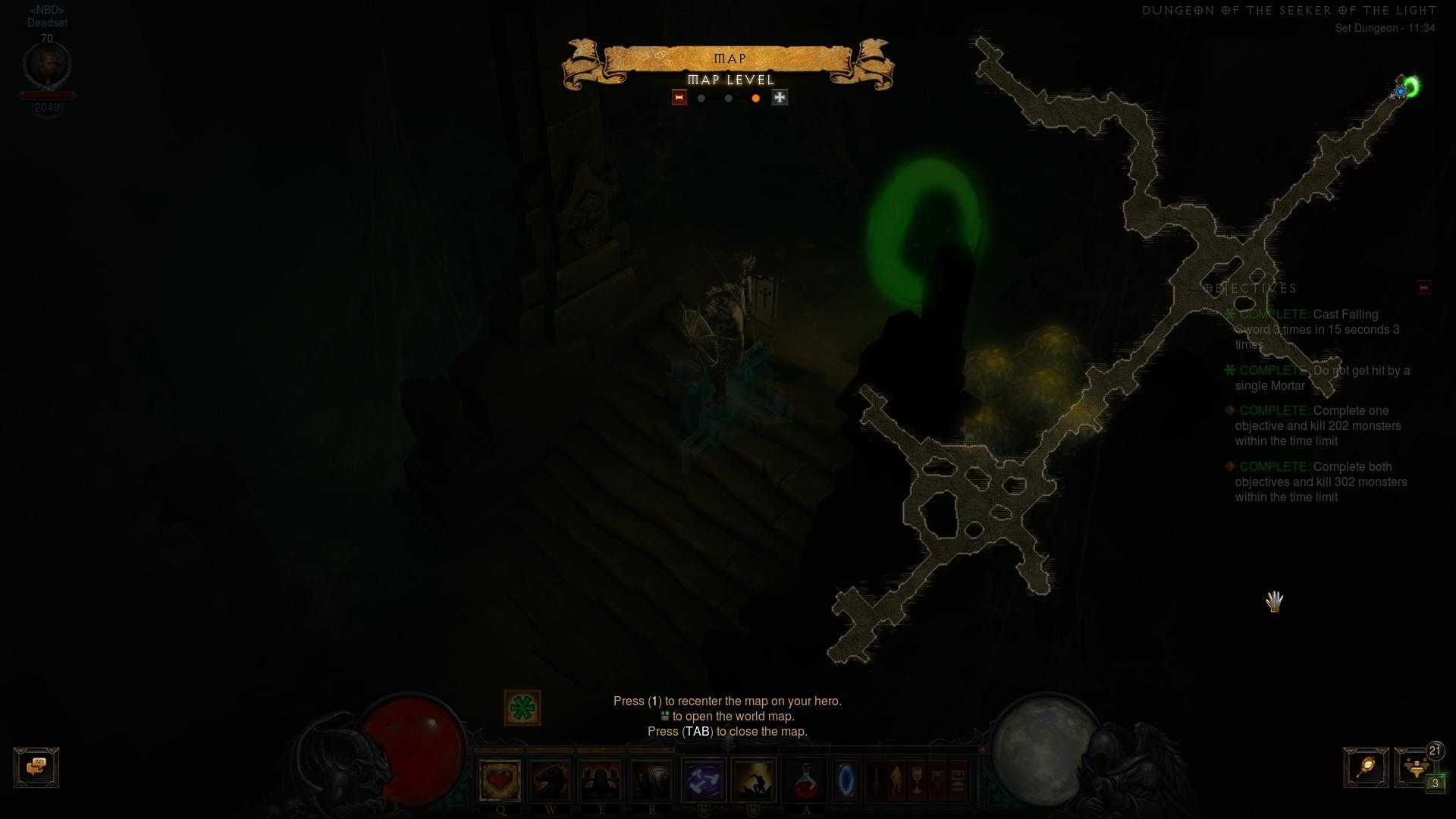The image size is (1456, 819).
Task: Select the orange map level dot
Action: pos(755,99)
